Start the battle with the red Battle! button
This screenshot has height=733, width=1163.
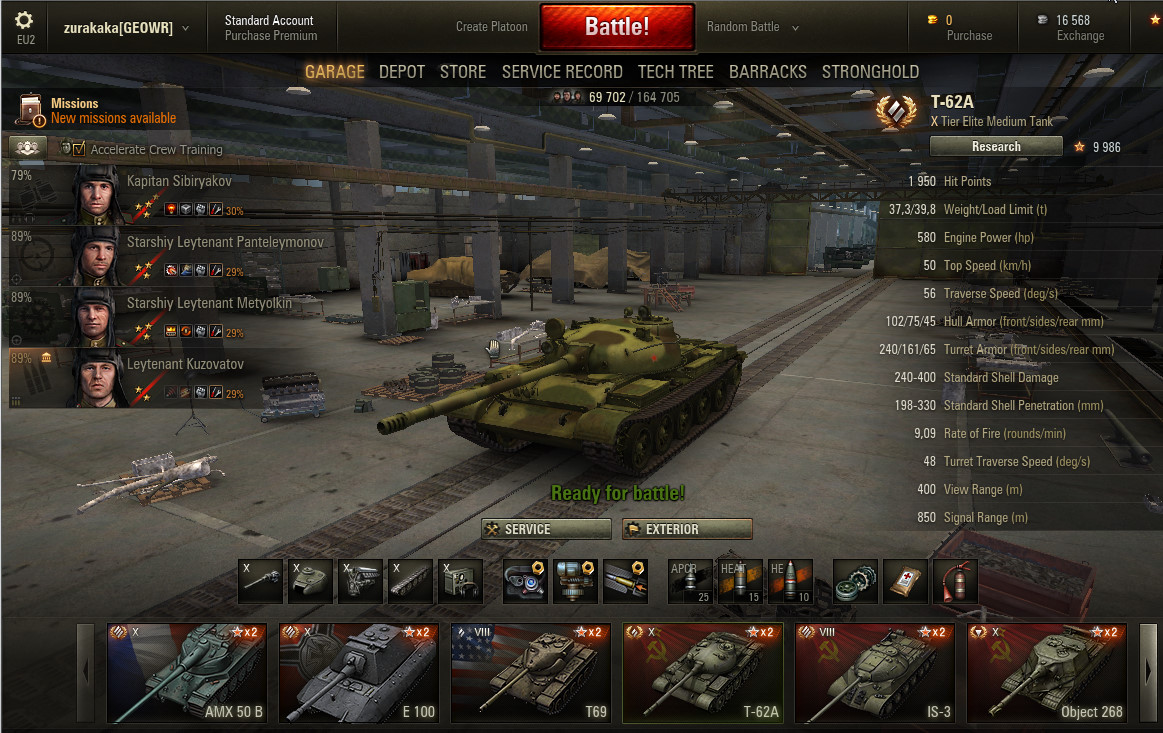[617, 27]
